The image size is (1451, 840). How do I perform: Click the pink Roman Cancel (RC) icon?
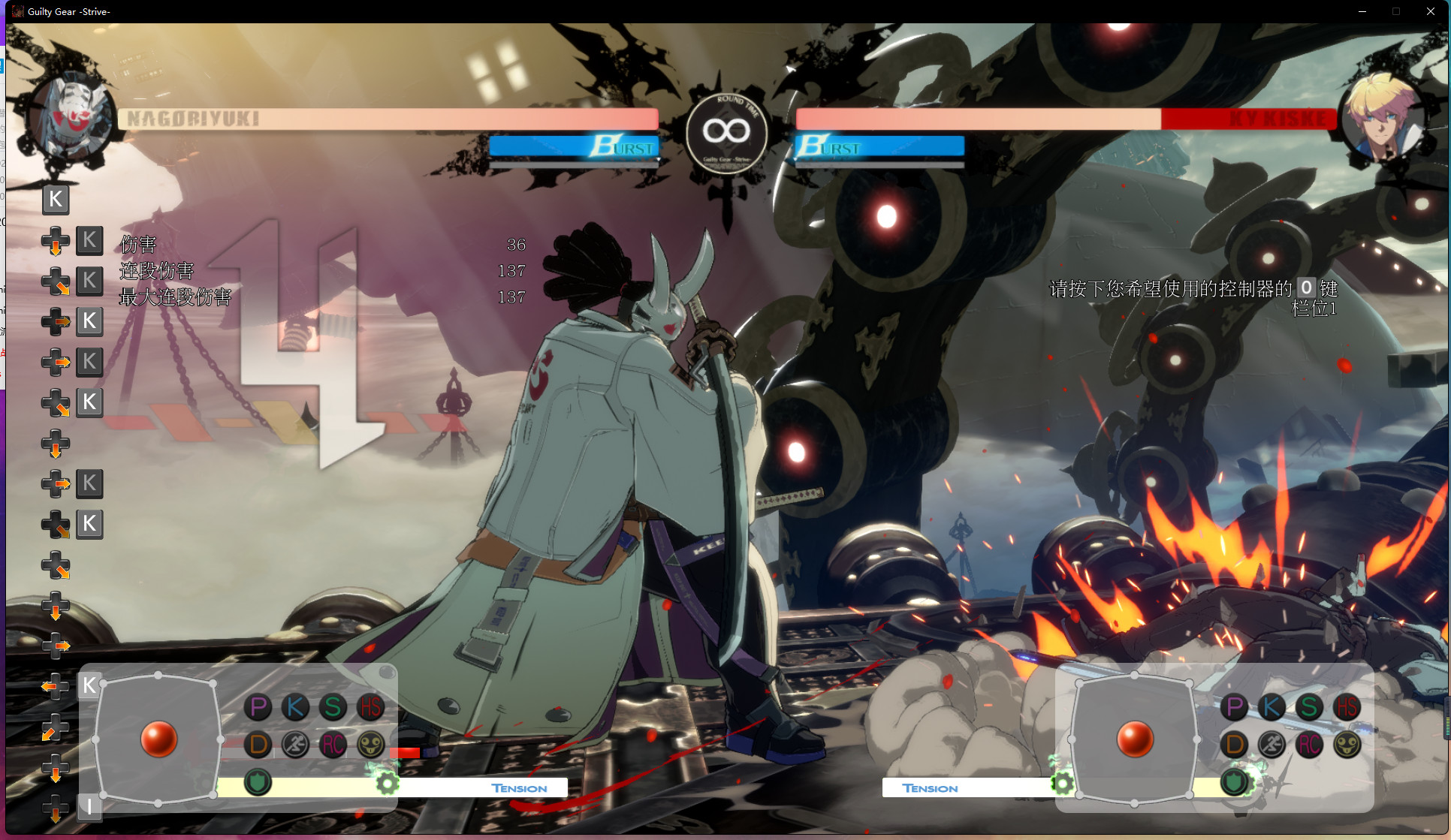click(x=333, y=745)
